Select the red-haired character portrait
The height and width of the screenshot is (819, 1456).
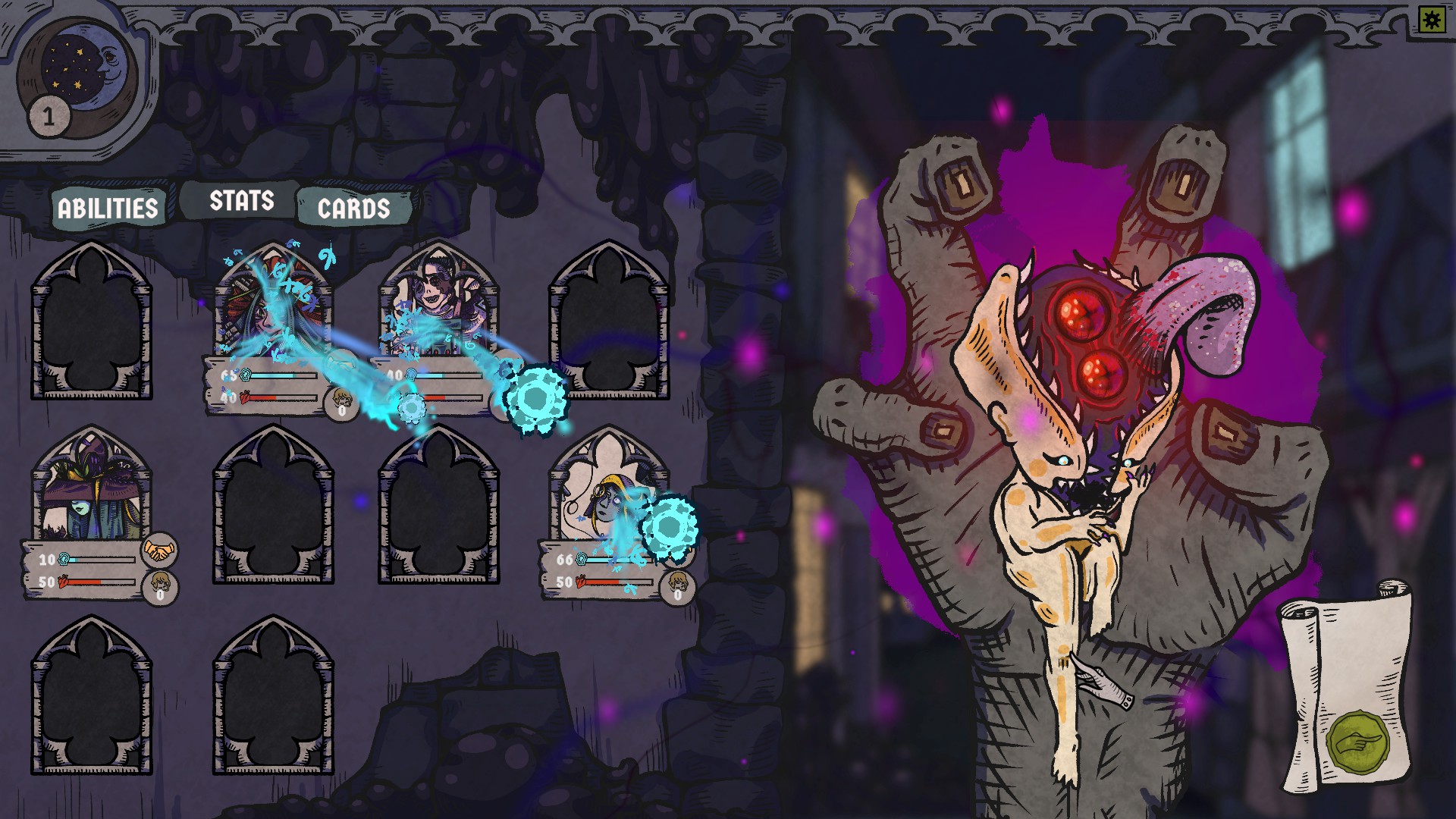(273, 303)
